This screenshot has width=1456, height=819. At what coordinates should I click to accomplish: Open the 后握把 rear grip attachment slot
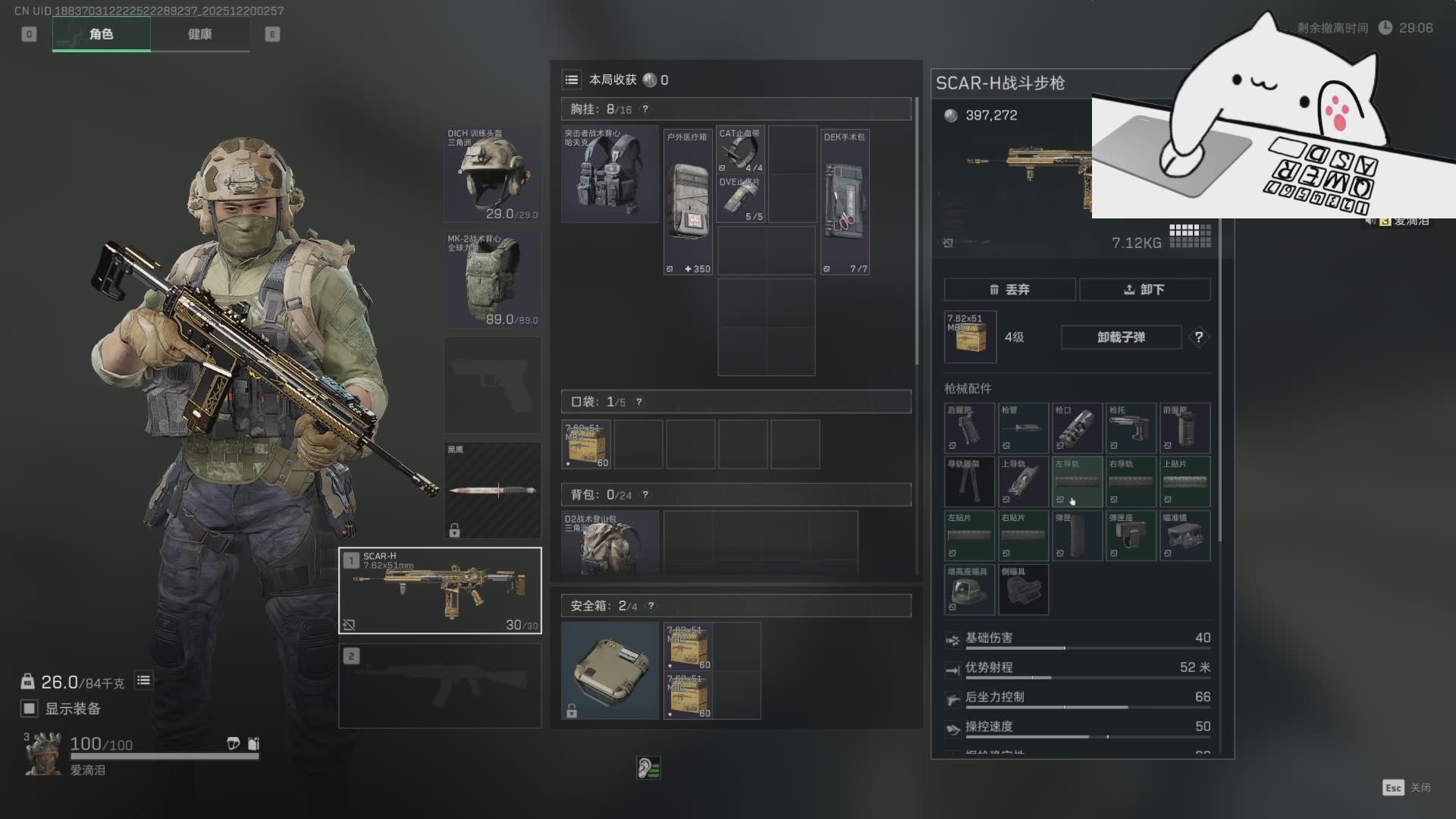(969, 428)
